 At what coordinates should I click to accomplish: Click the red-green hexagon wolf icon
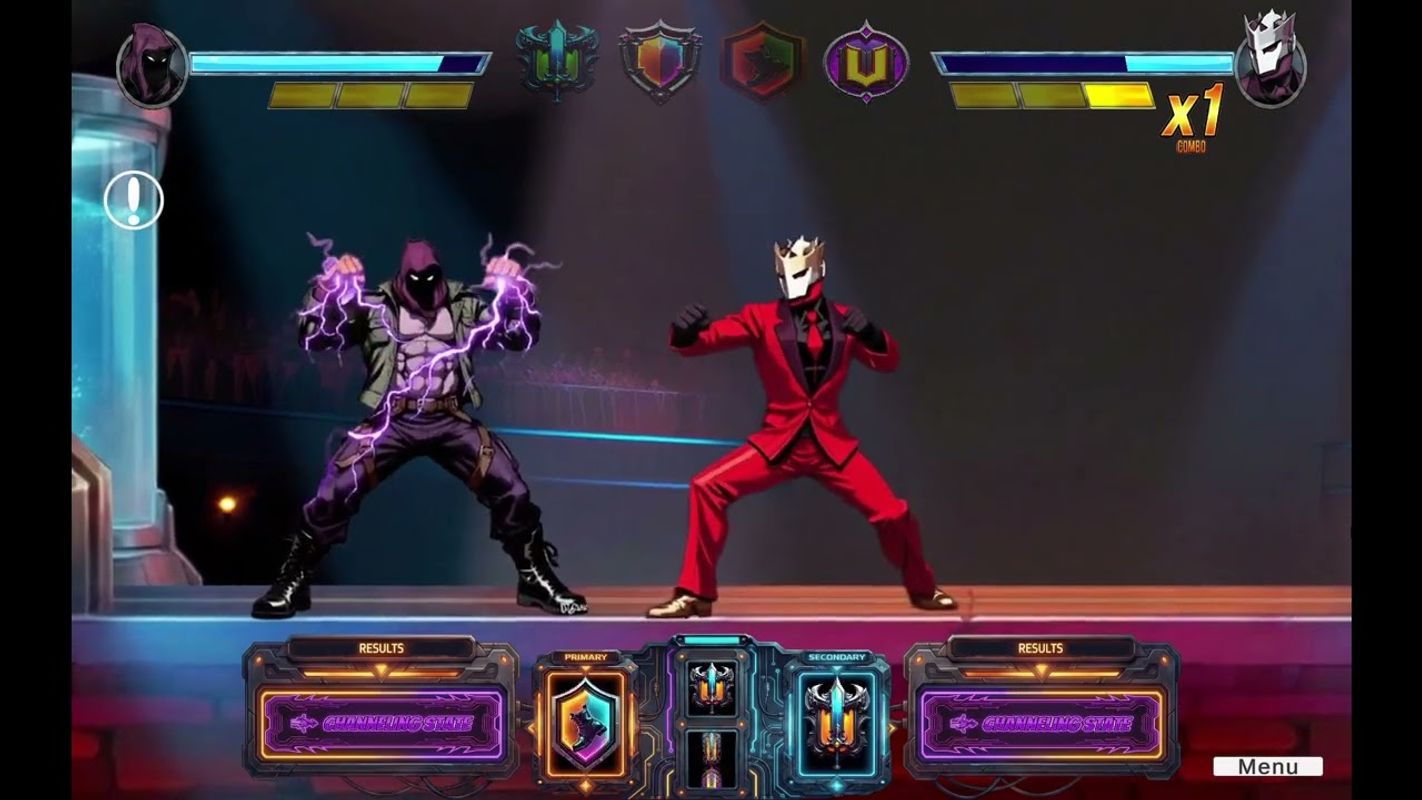763,62
